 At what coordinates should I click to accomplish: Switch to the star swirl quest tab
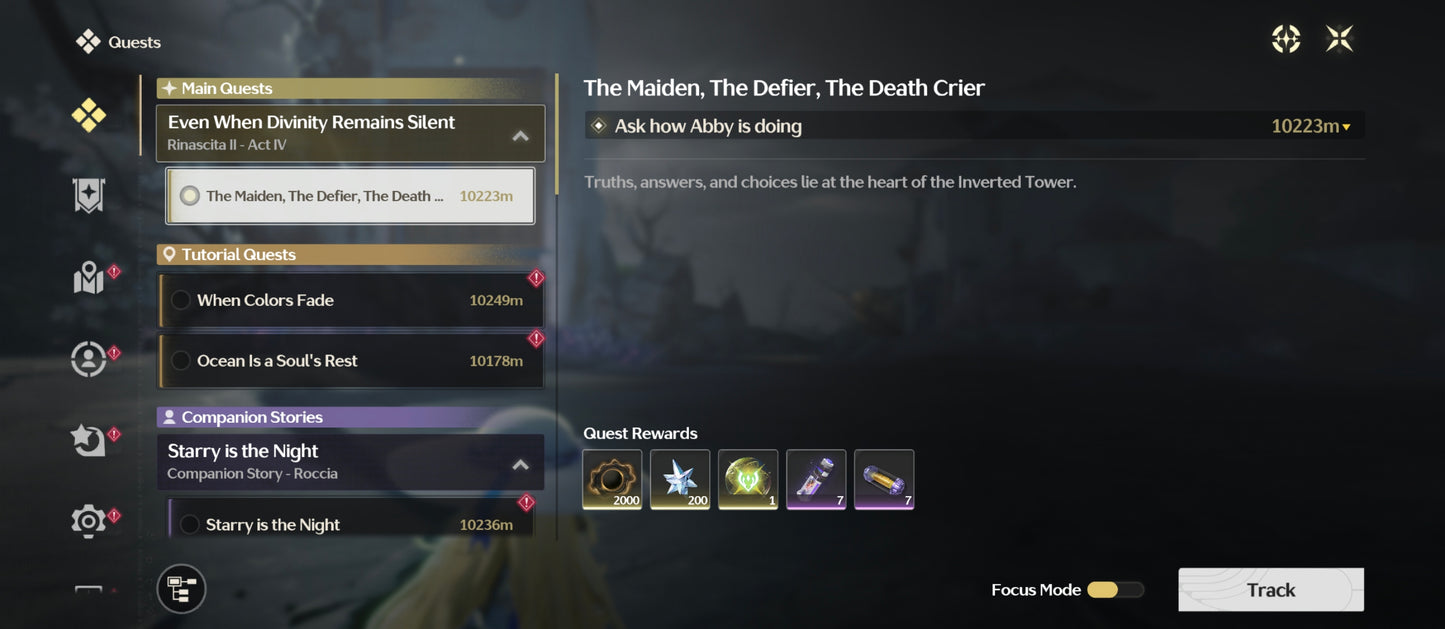pyautogui.click(x=88, y=440)
